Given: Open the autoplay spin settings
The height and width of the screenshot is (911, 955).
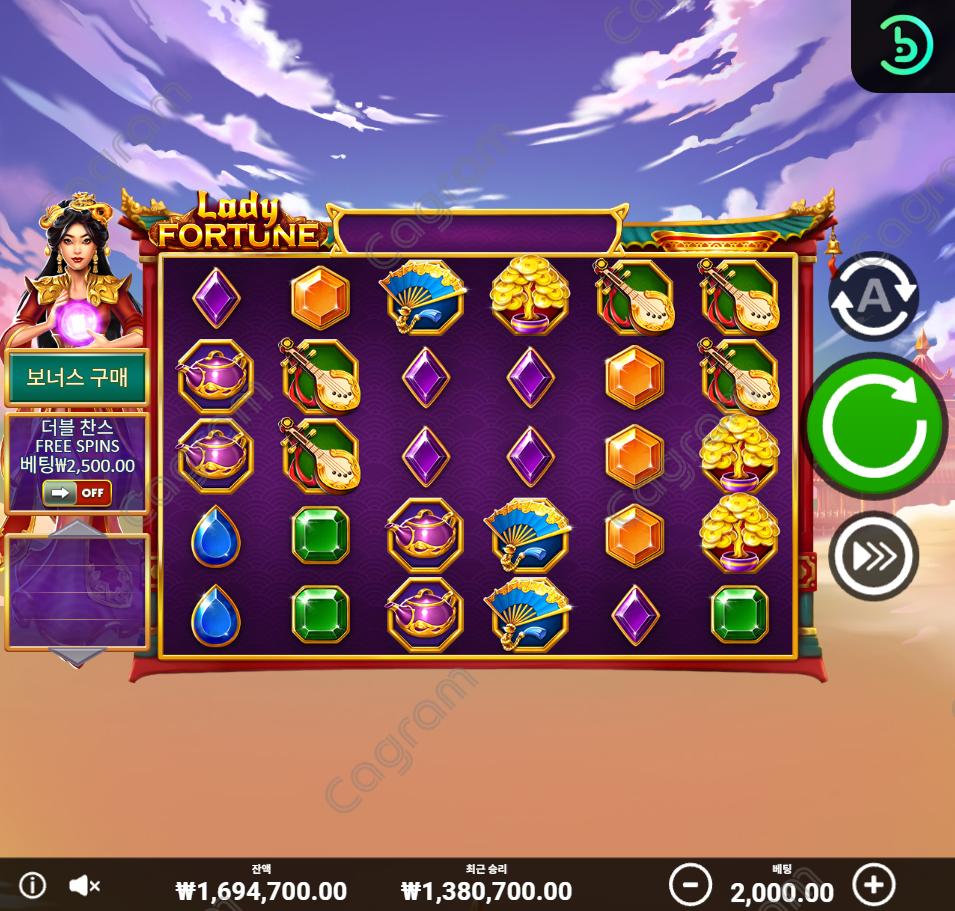Looking at the screenshot, I should coord(873,296).
